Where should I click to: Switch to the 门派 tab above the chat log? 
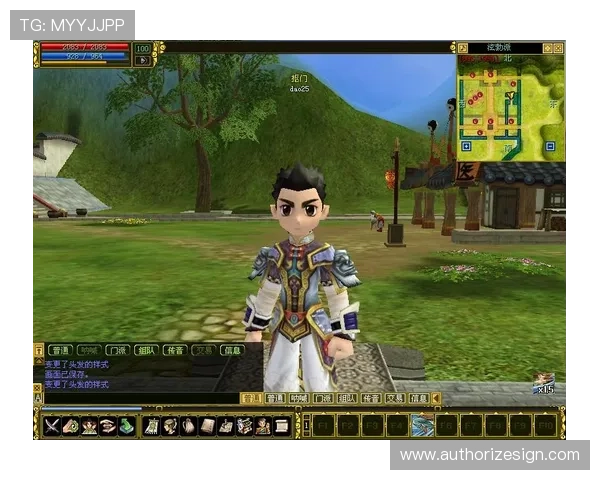(x=118, y=350)
